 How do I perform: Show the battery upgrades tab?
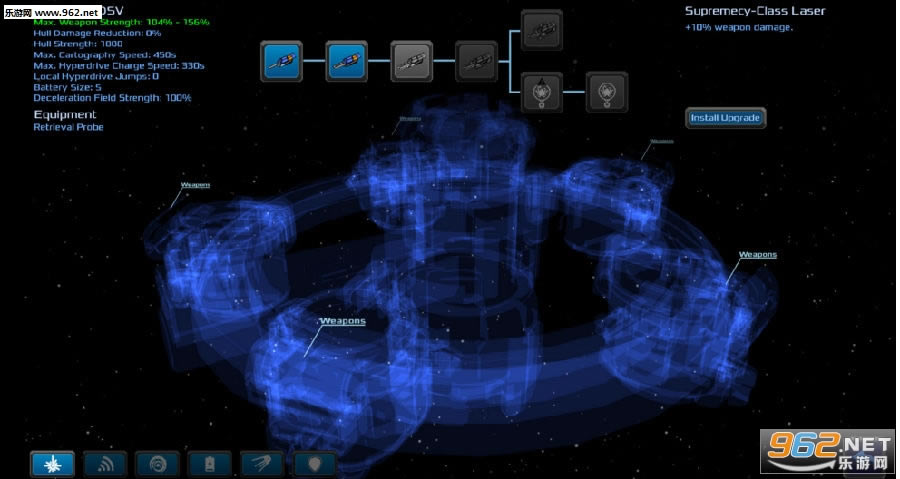coord(209,463)
